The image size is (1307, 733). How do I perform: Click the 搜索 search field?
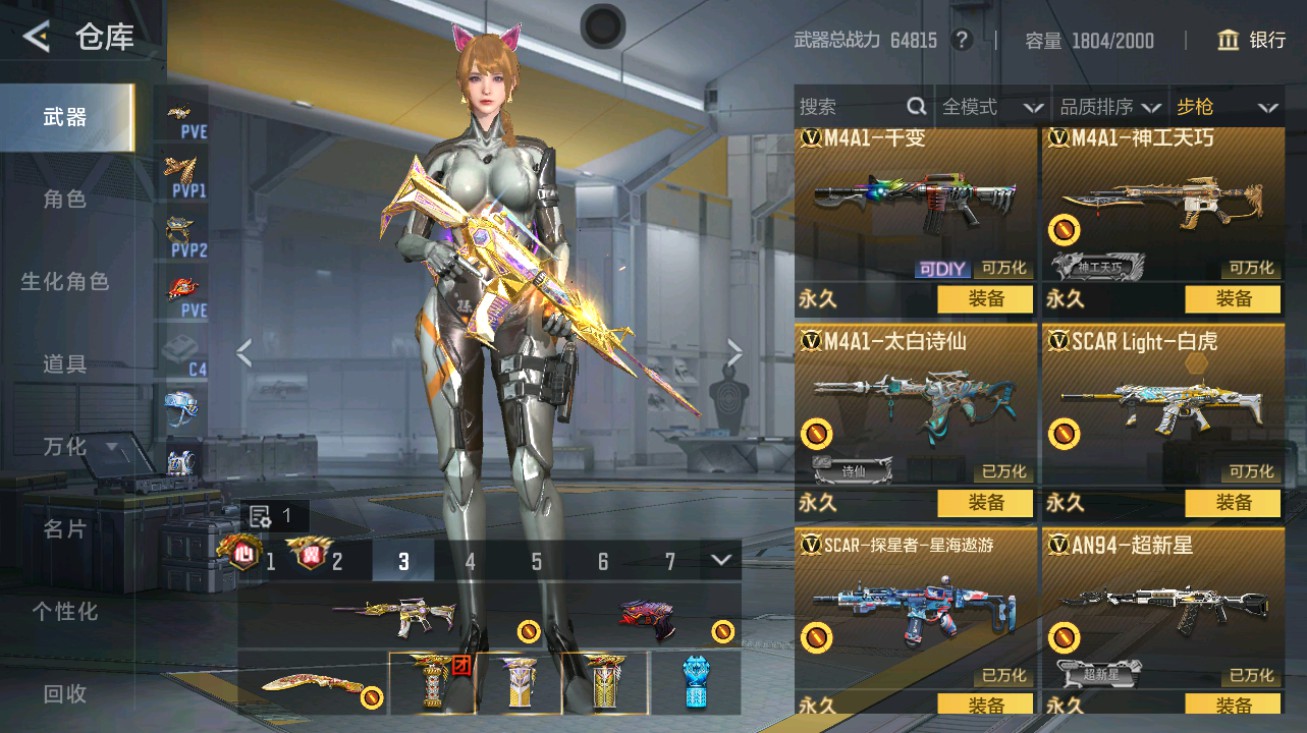click(850, 107)
